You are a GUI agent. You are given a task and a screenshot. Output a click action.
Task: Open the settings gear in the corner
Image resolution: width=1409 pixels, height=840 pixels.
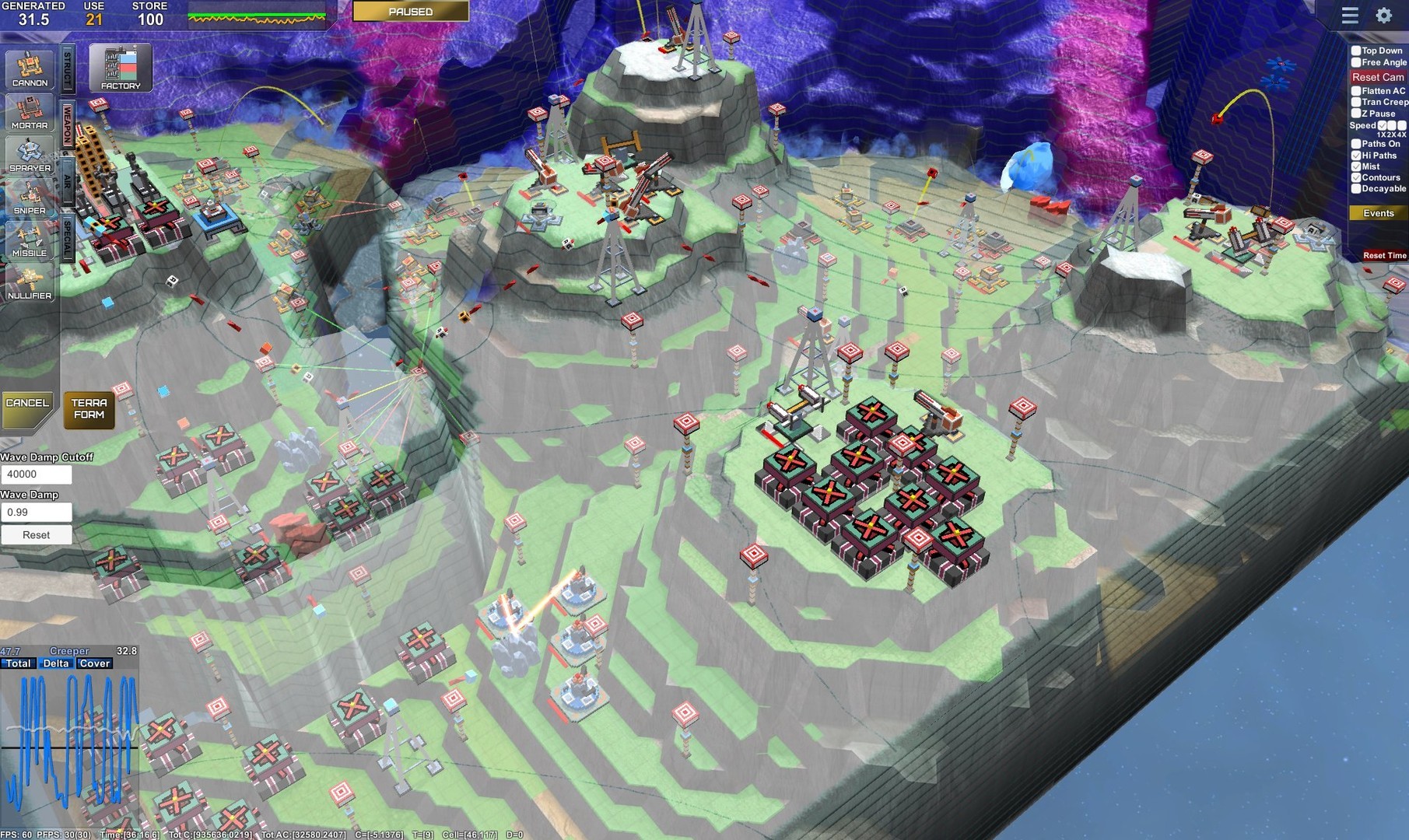tap(1382, 15)
